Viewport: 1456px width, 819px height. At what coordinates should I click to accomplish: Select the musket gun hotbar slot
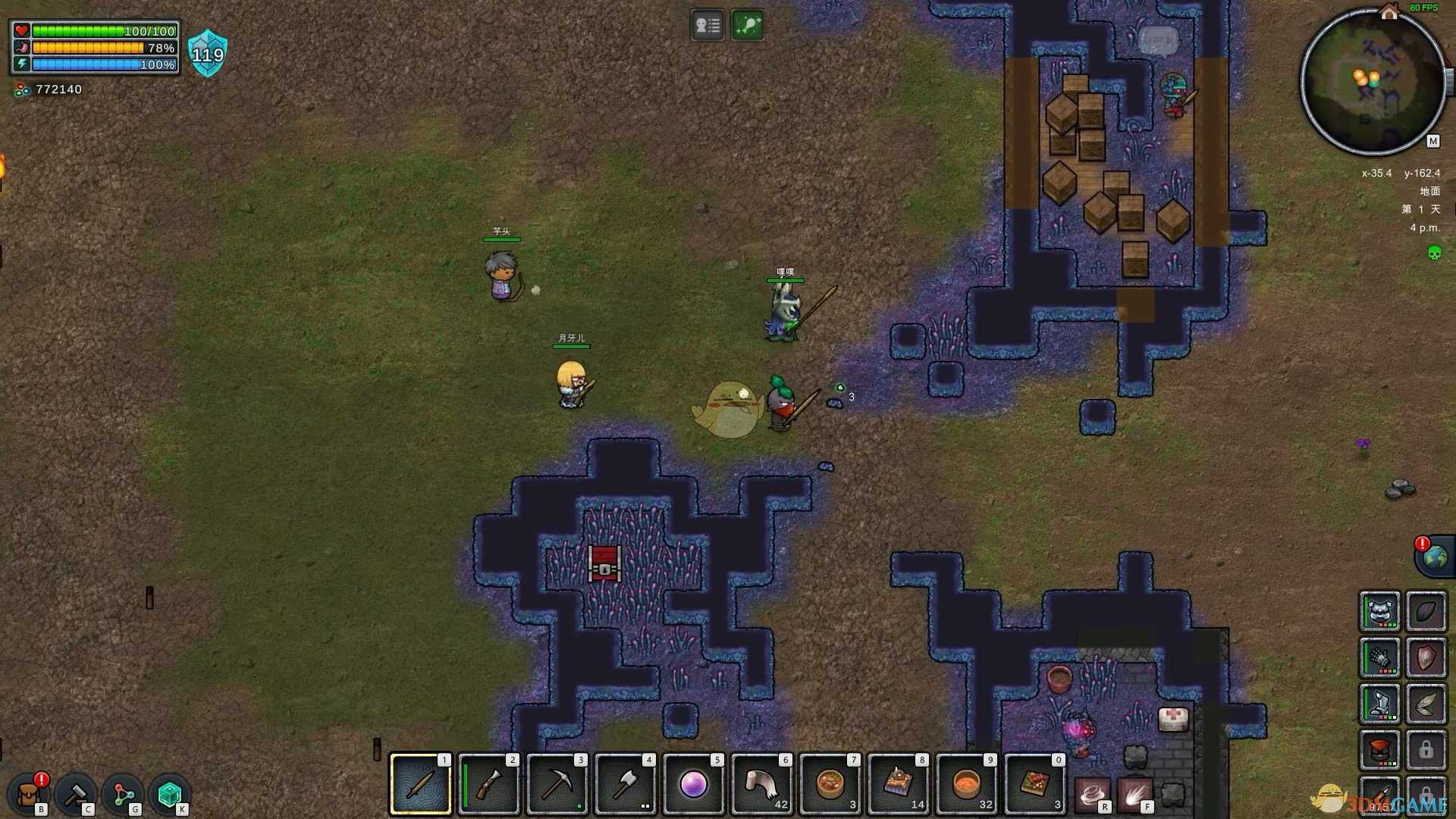click(x=489, y=784)
